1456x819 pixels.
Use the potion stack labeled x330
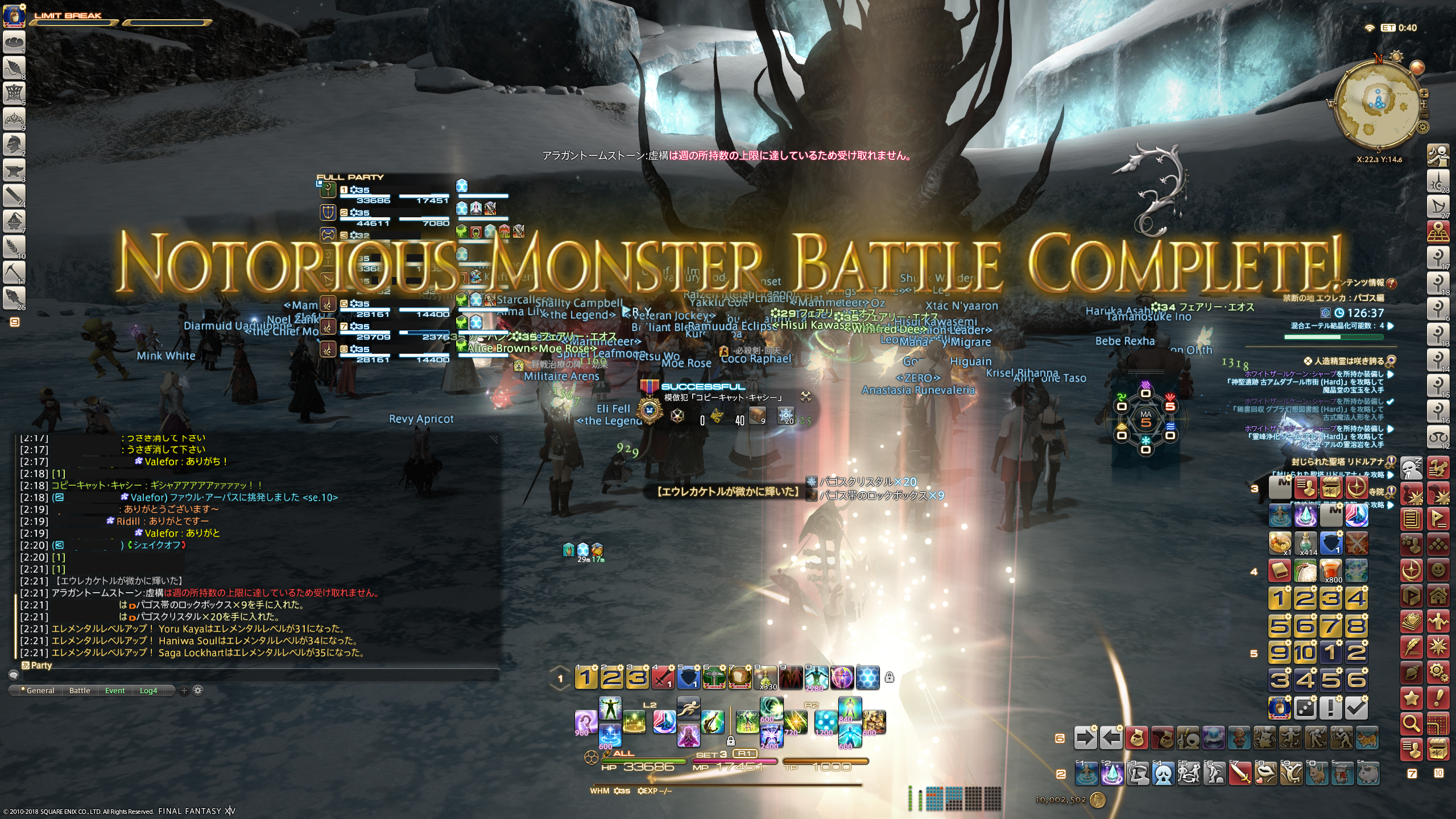click(766, 677)
